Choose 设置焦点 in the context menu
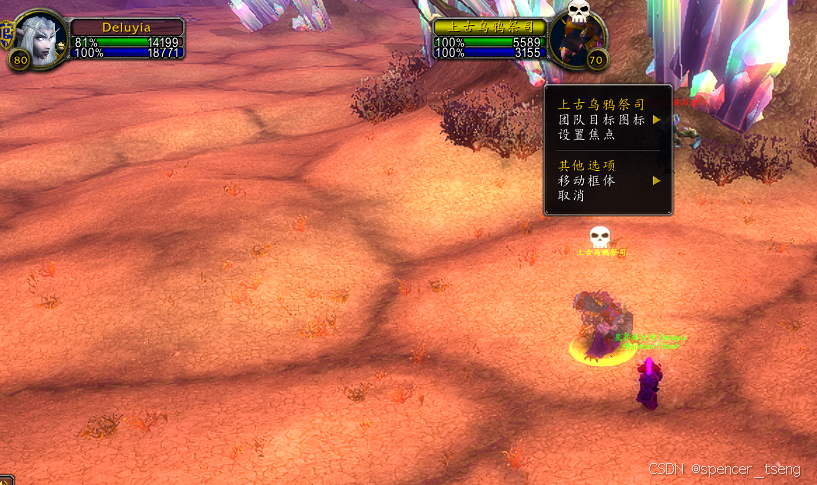The height and width of the screenshot is (485, 817). point(586,135)
